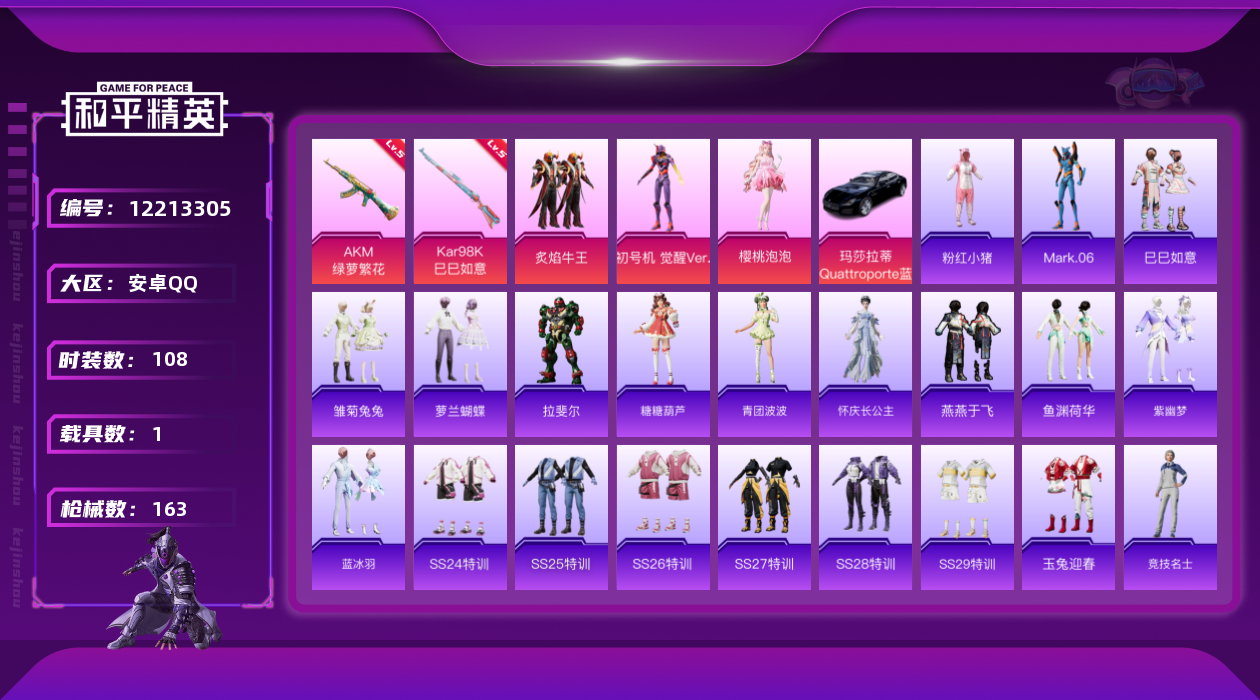Click the 樱桃泡泡 outfit card
The width and height of the screenshot is (1260, 700).
pos(764,211)
